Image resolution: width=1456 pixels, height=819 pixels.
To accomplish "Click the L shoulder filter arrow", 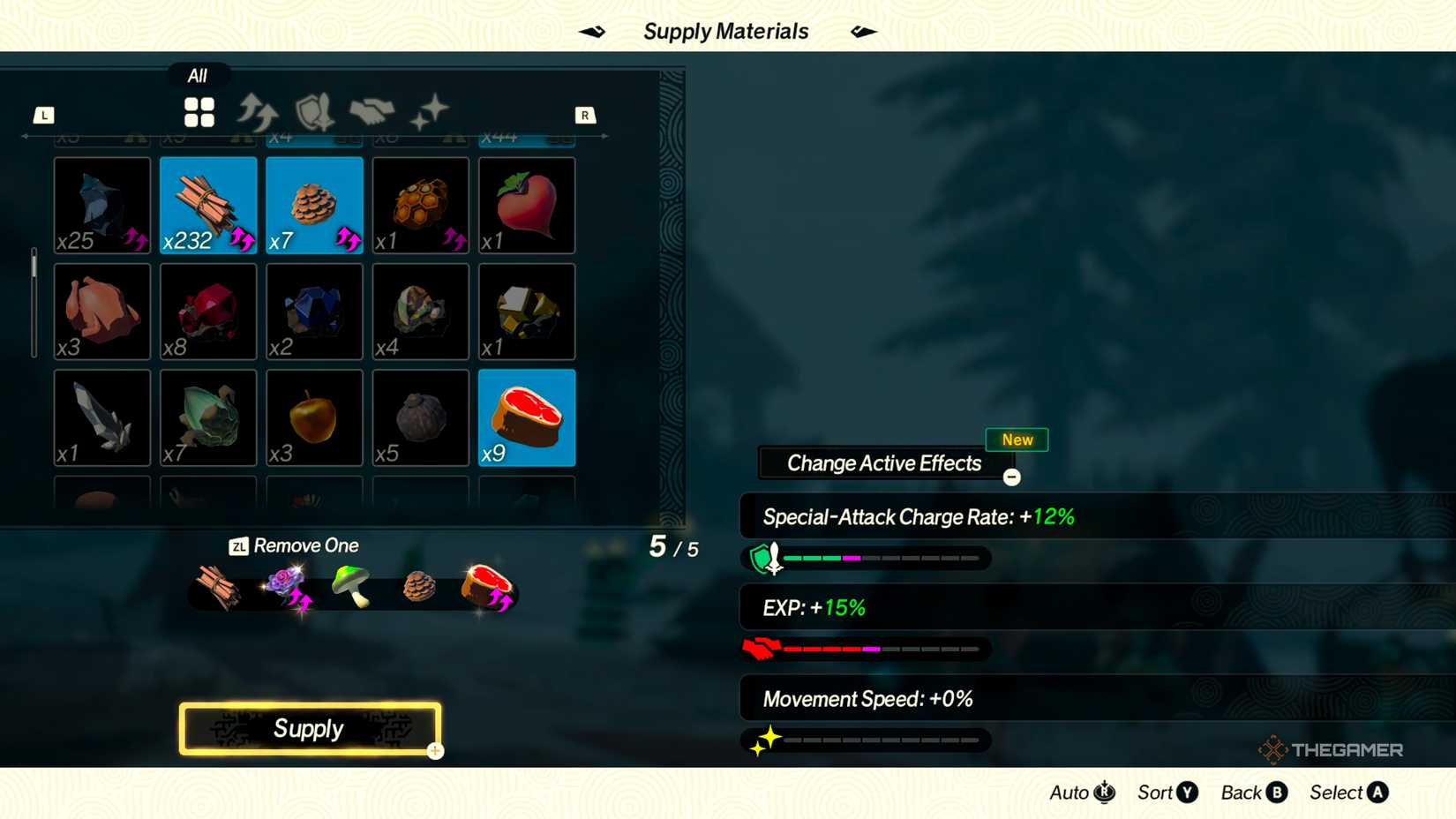I will tap(44, 114).
